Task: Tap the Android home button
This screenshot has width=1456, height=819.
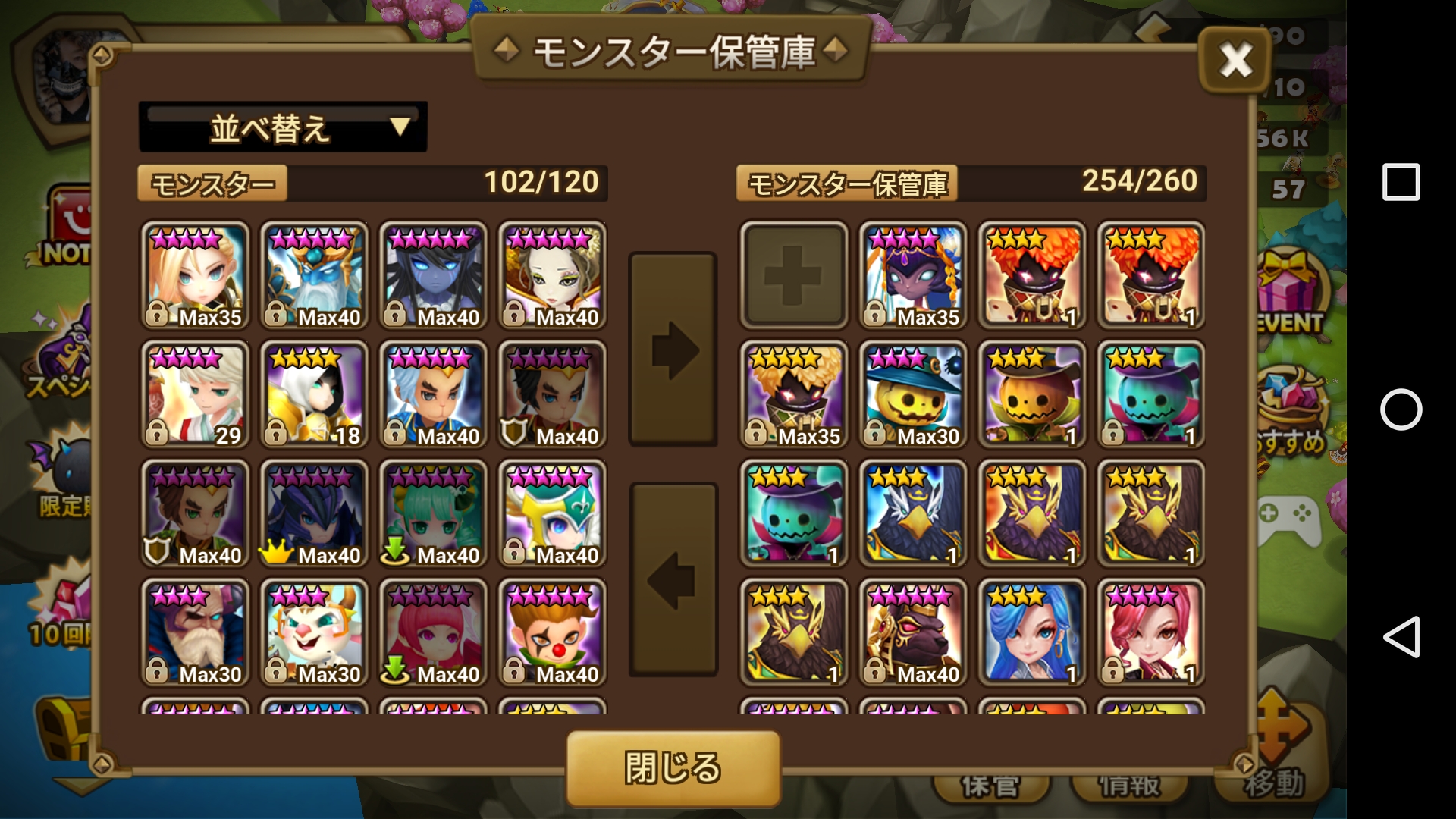Action: (1401, 409)
